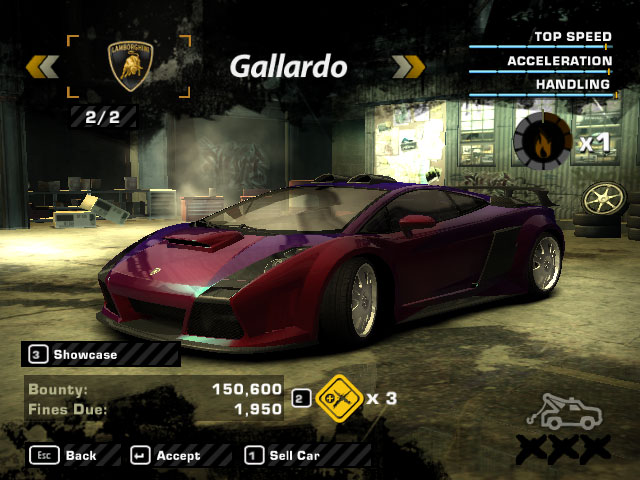The height and width of the screenshot is (480, 640).
Task: Use the yellow impound marker icon
Action: click(x=336, y=397)
